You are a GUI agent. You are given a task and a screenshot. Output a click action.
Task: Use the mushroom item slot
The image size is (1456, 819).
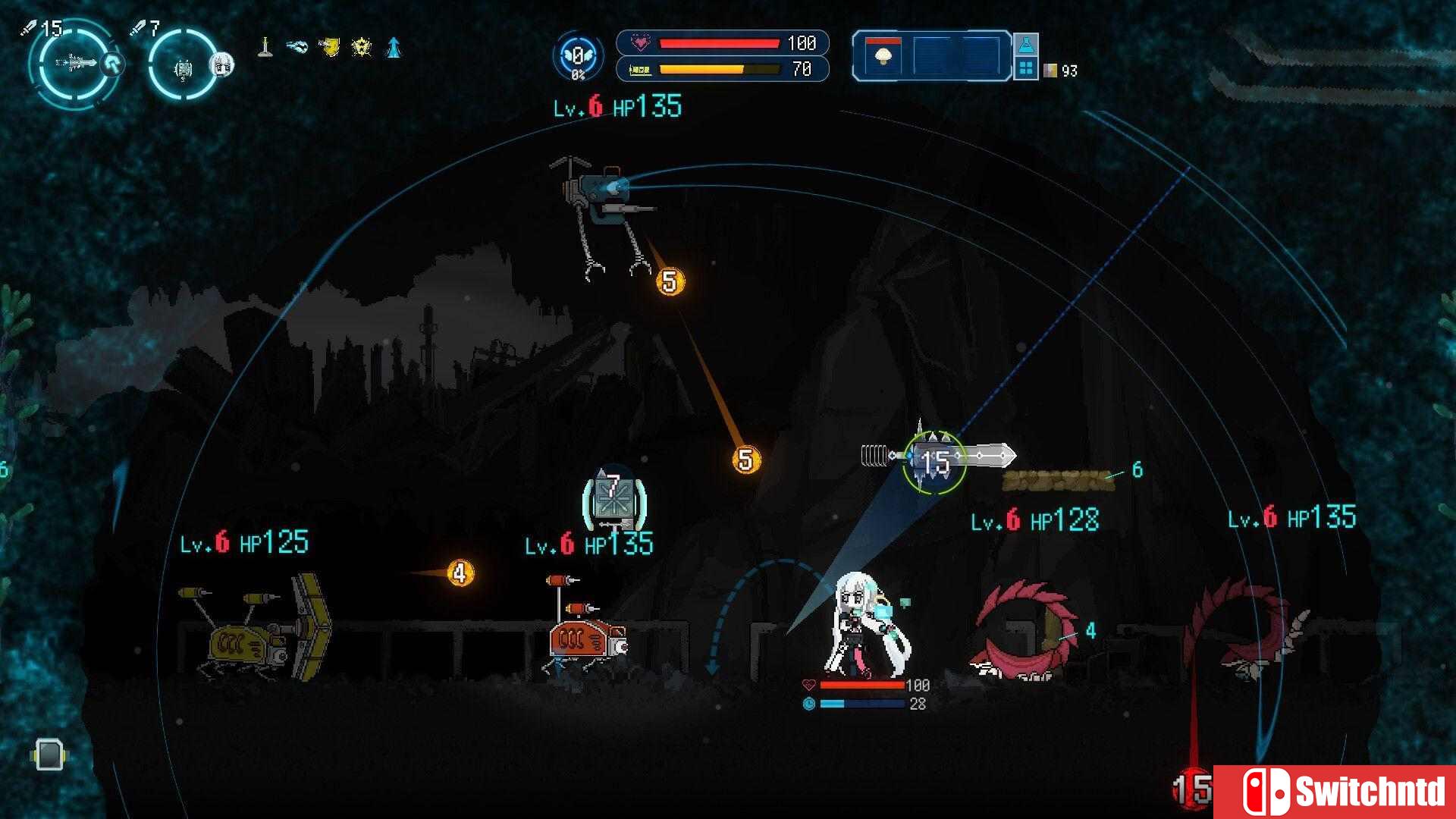click(x=883, y=56)
